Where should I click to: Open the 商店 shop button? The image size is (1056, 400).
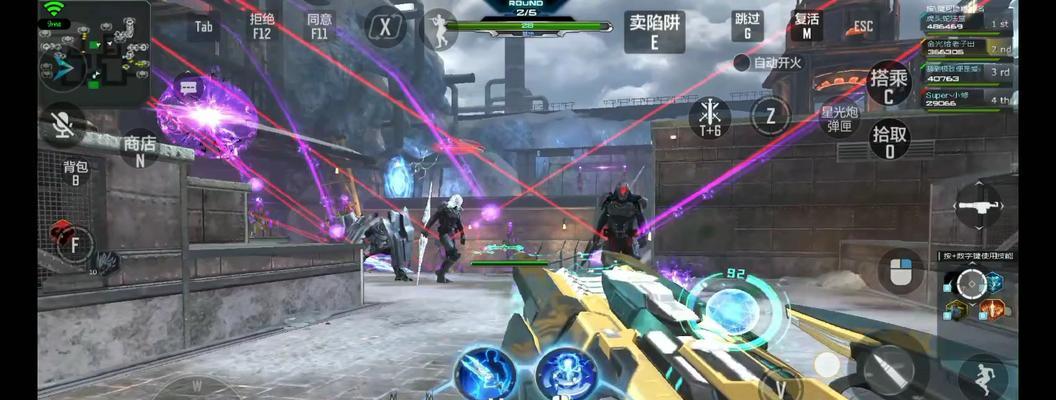(139, 150)
